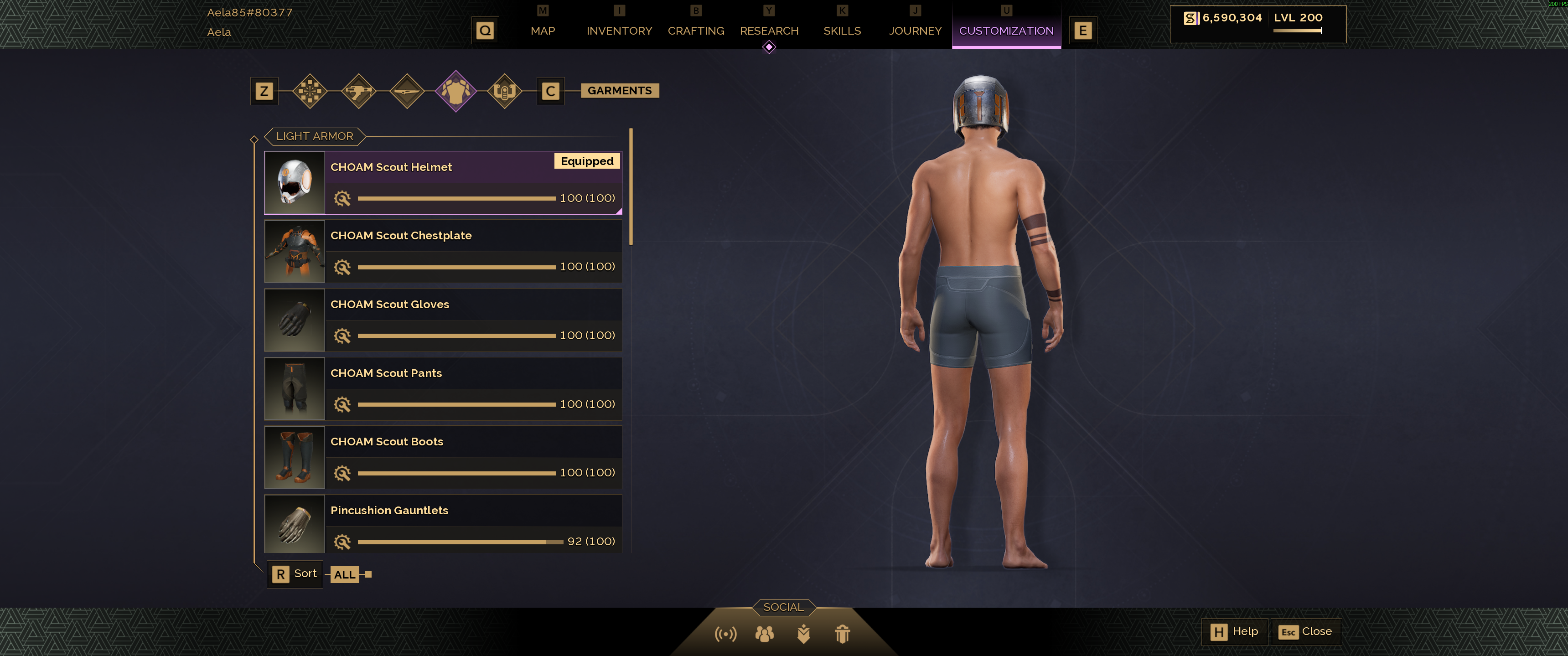Select the ranged weapons gun category icon
The image size is (1568, 656).
pyautogui.click(x=358, y=91)
